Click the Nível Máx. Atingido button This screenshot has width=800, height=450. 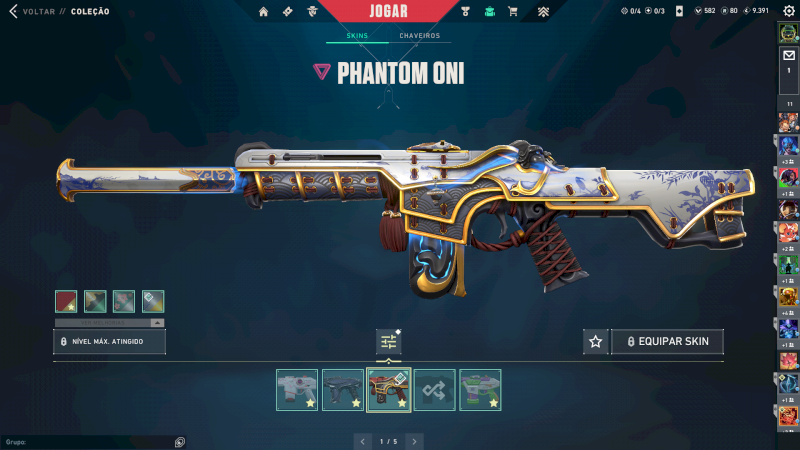[109, 342]
